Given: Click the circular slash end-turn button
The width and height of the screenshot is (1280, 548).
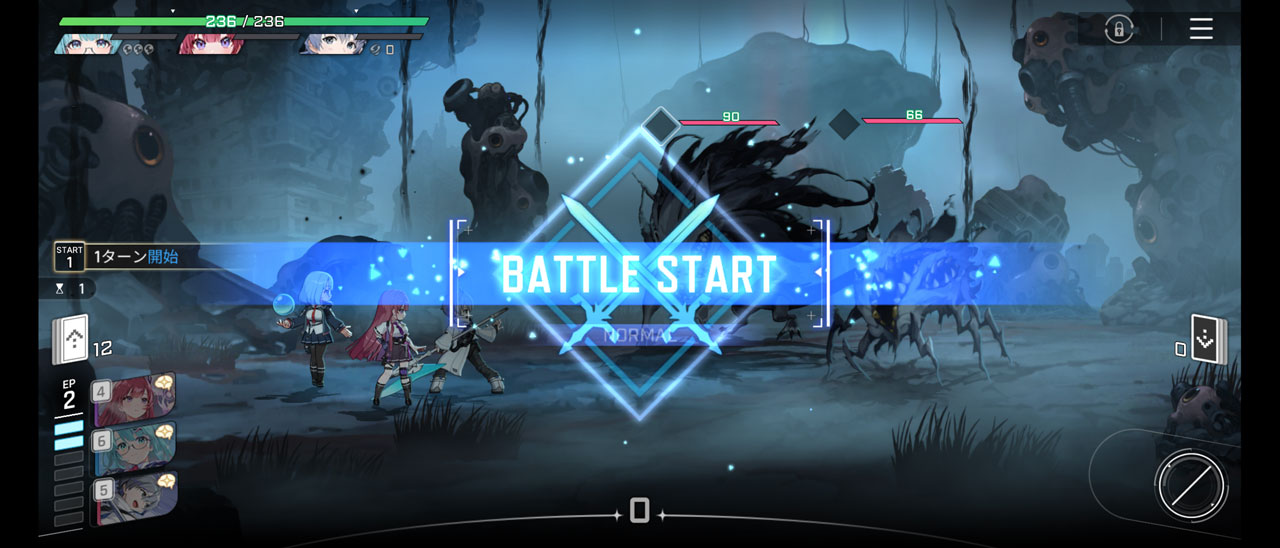Looking at the screenshot, I should (x=1190, y=486).
